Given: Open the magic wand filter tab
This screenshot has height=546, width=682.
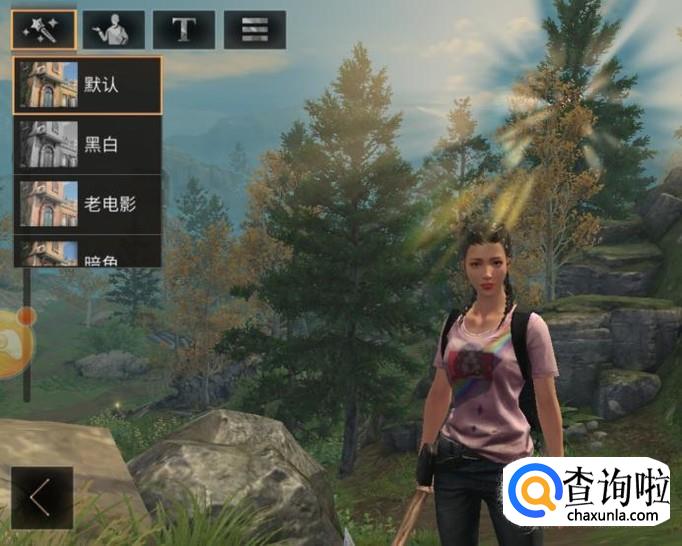Looking at the screenshot, I should (x=44, y=30).
